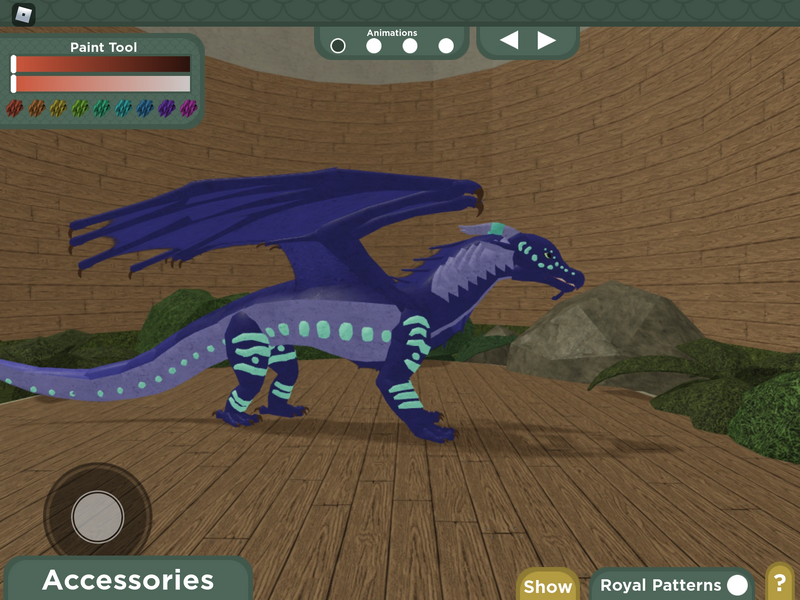Click the left arrow button
The image size is (800, 600).
509,40
